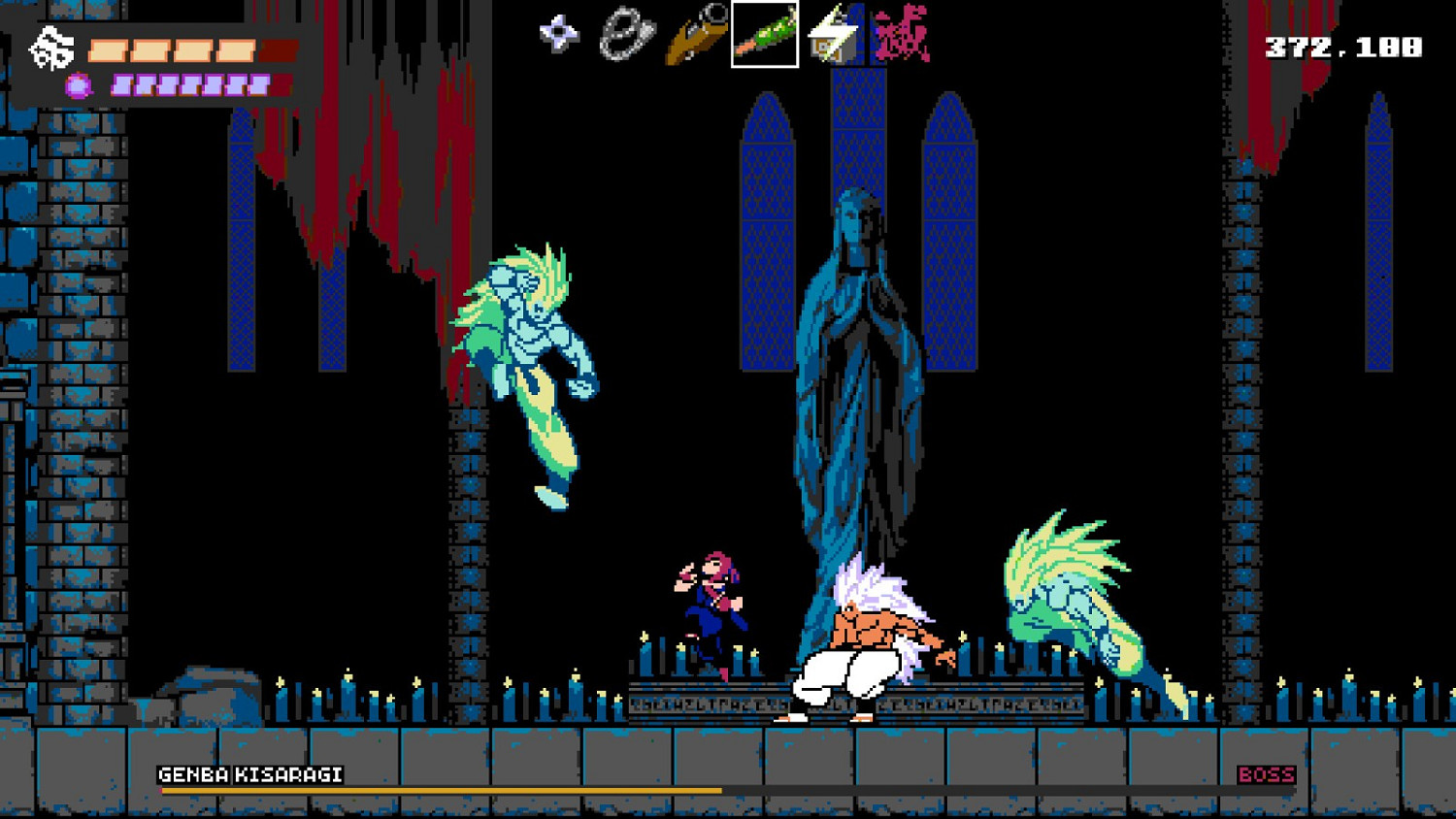Switch the selection frame to the shuriken slot
This screenshot has width=1456, height=819.
point(558,32)
